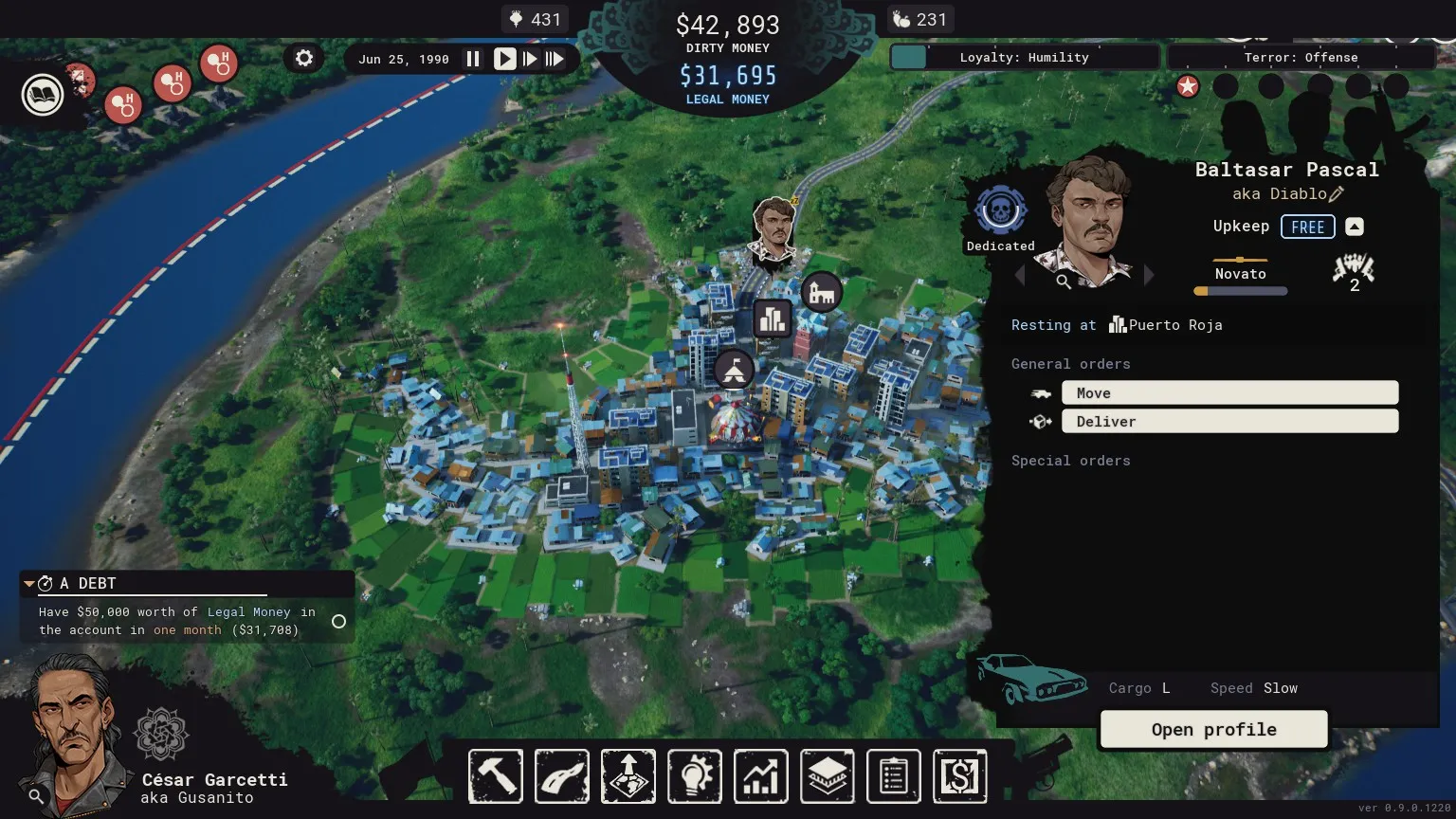Set time to normal play speed
The image size is (1456, 819).
click(x=504, y=59)
